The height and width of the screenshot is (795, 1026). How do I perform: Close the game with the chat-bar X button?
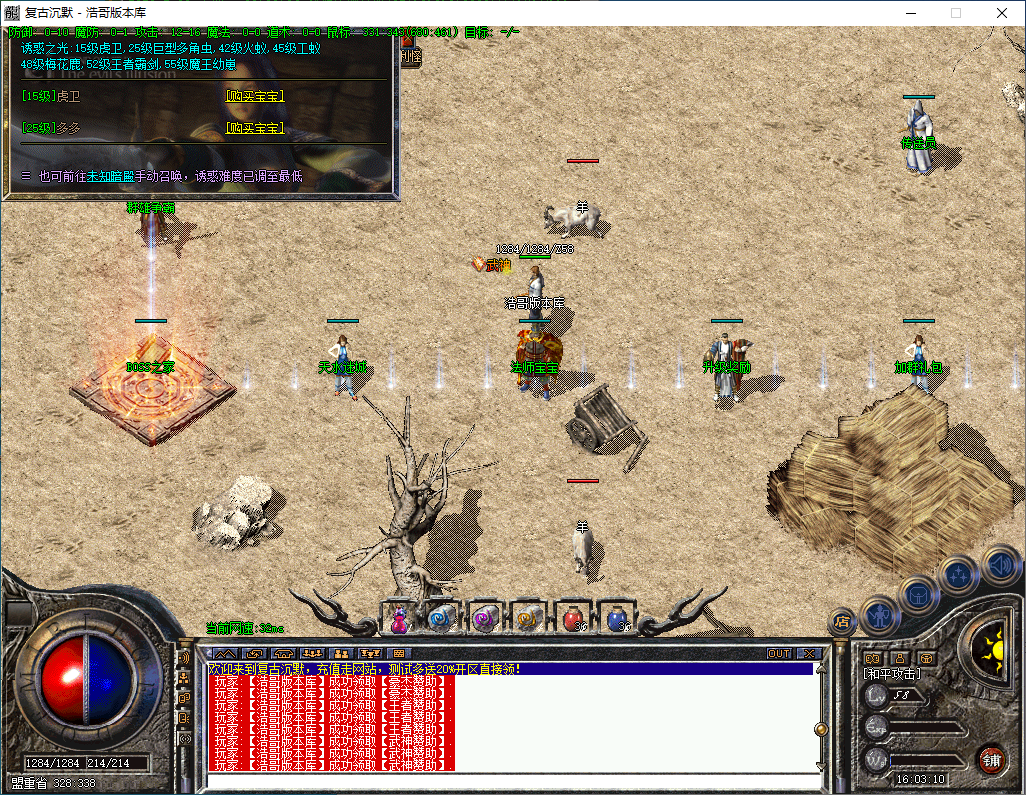coord(808,654)
